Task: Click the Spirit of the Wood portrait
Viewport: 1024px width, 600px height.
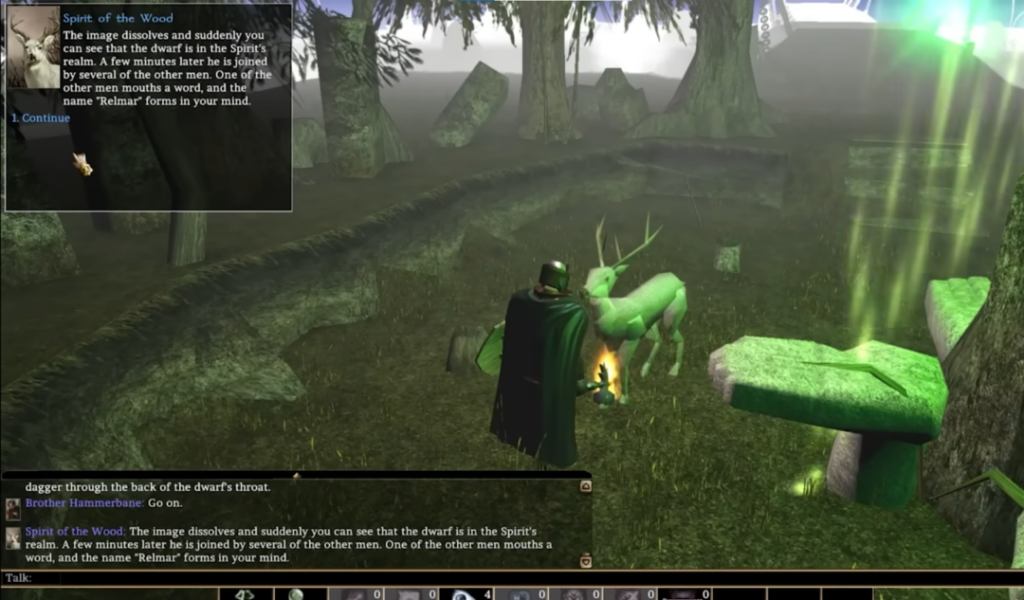Action: [34, 48]
